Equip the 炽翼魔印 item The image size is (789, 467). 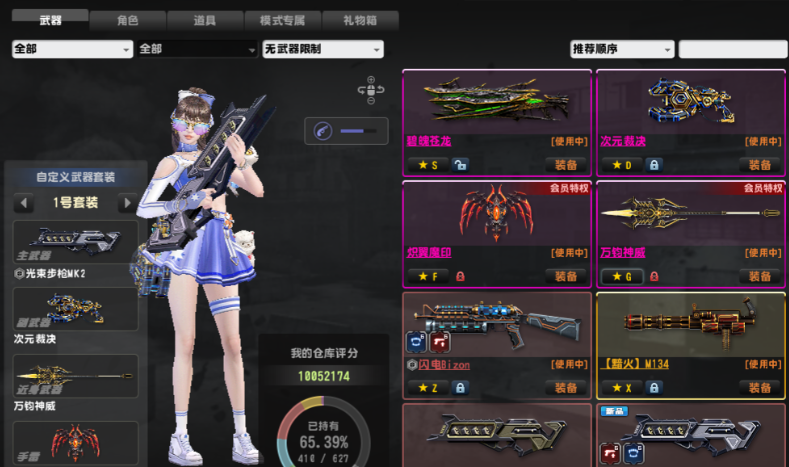(566, 276)
